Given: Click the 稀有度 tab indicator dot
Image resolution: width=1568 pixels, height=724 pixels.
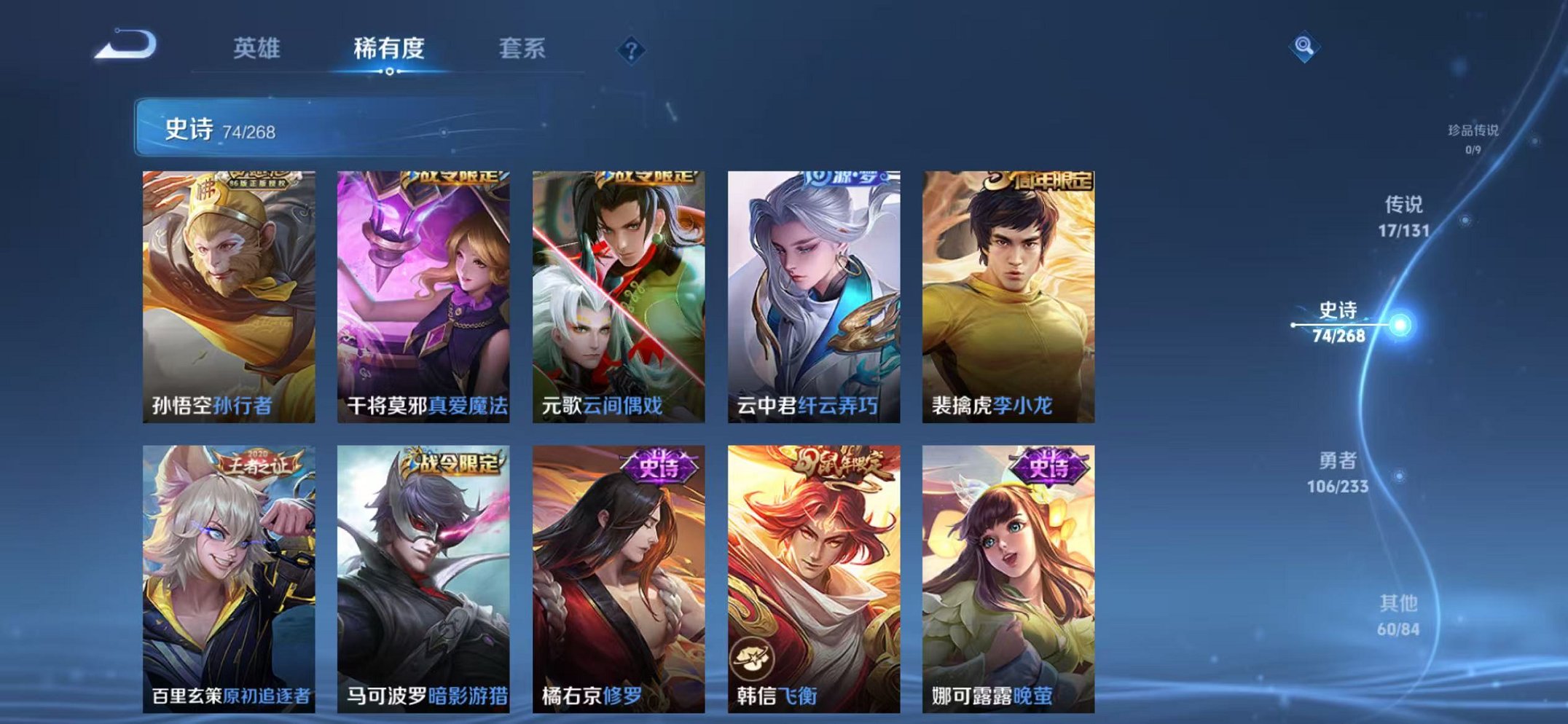Looking at the screenshot, I should click(x=390, y=72).
